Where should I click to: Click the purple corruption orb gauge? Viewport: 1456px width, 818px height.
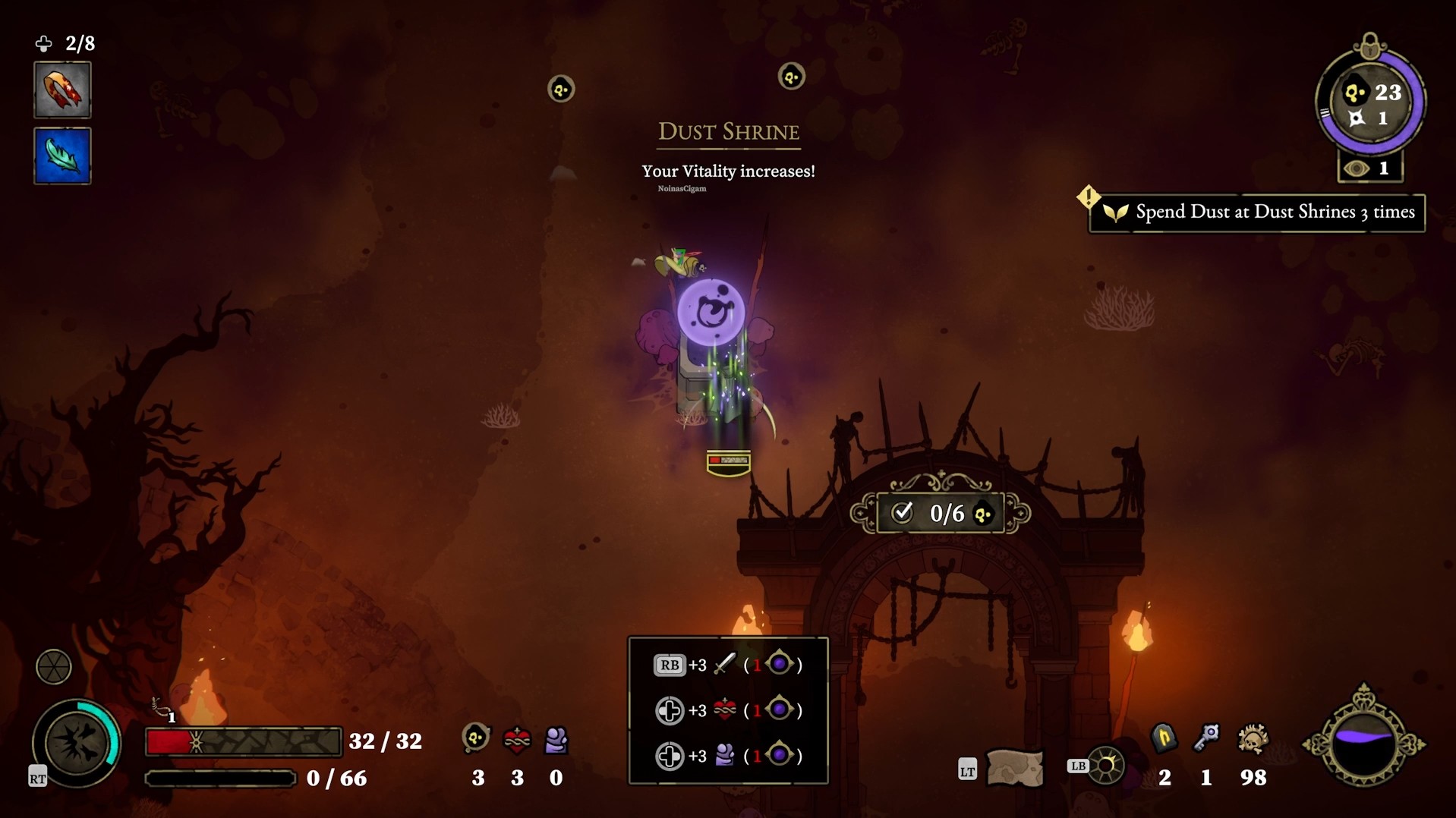[1364, 744]
